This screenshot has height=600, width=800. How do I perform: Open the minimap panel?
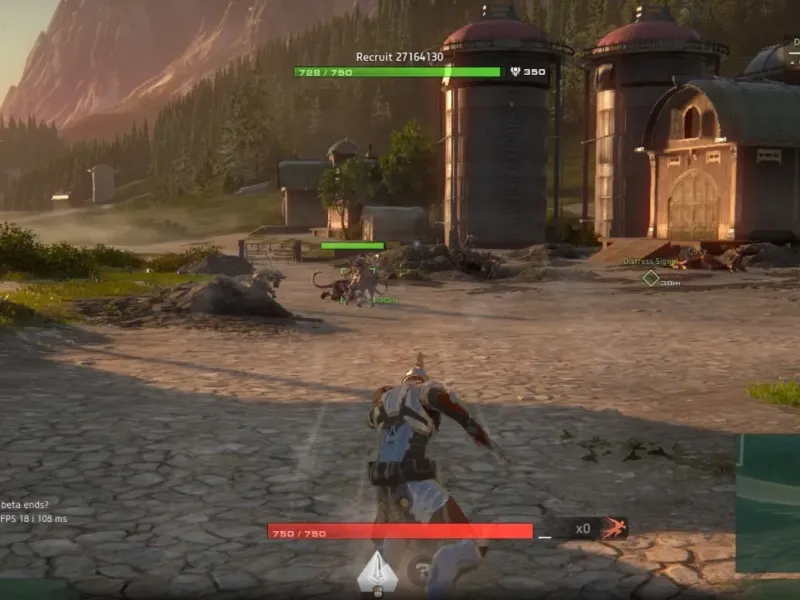[768, 503]
